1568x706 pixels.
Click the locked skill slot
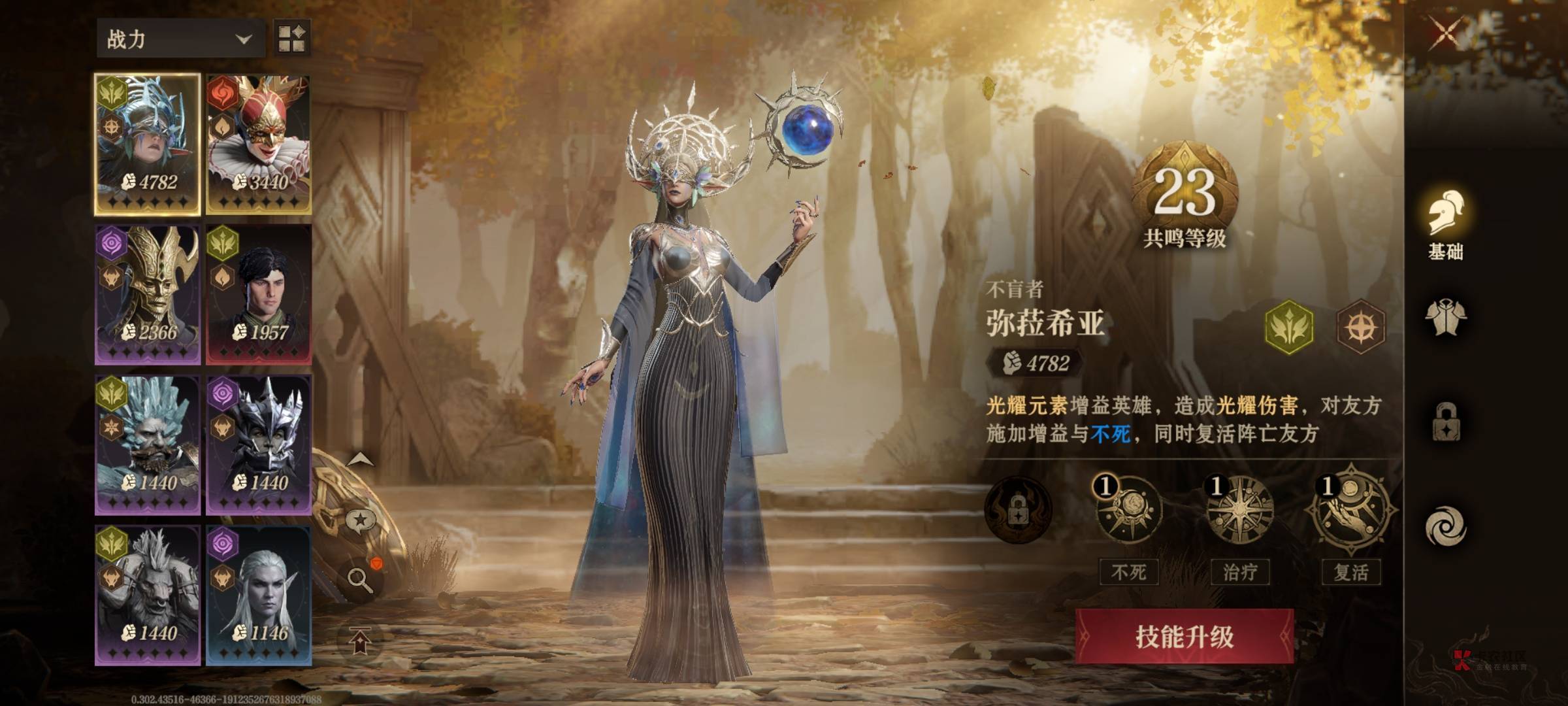pyautogui.click(x=1017, y=511)
